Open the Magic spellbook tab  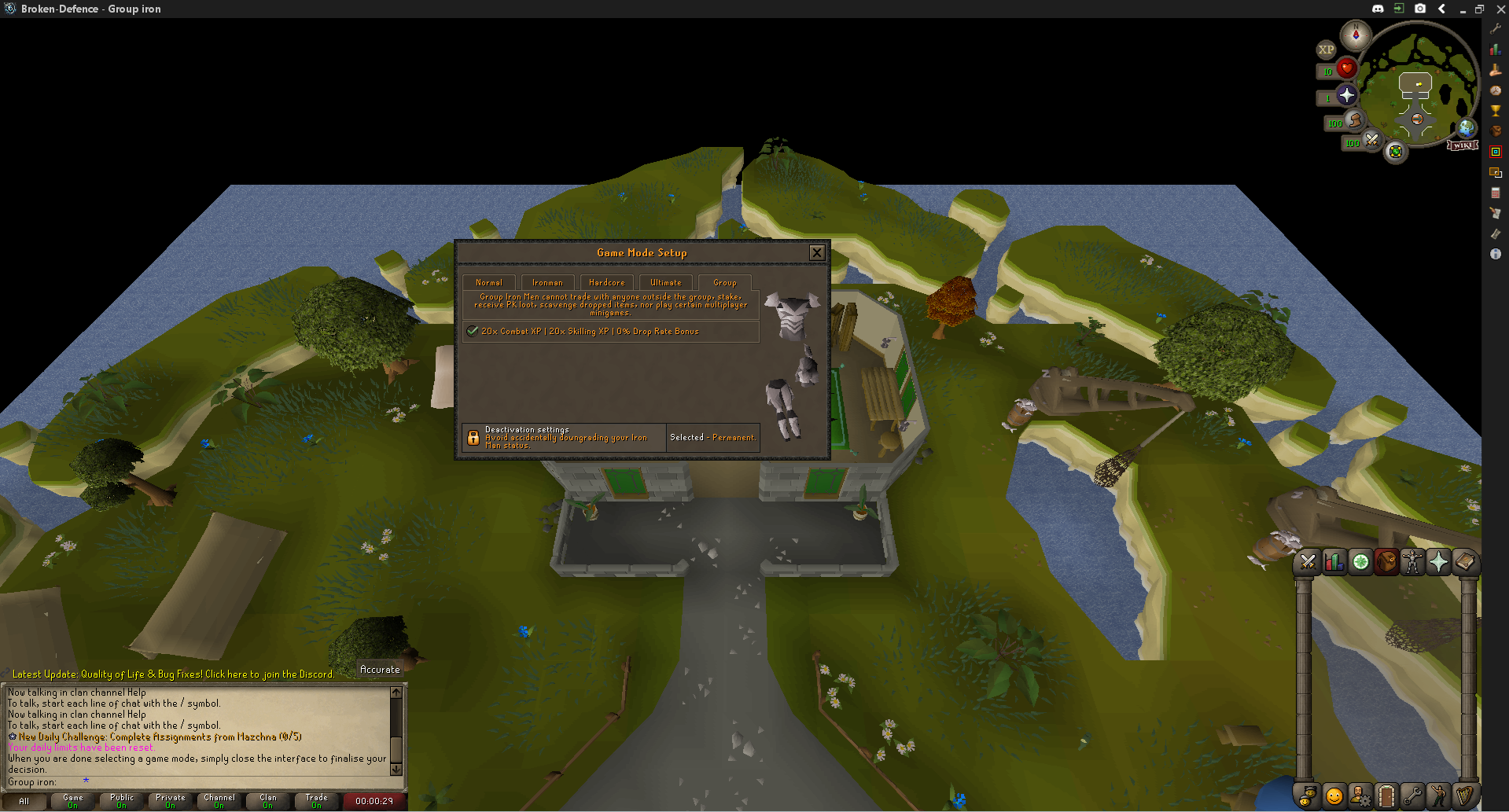coord(1464,562)
